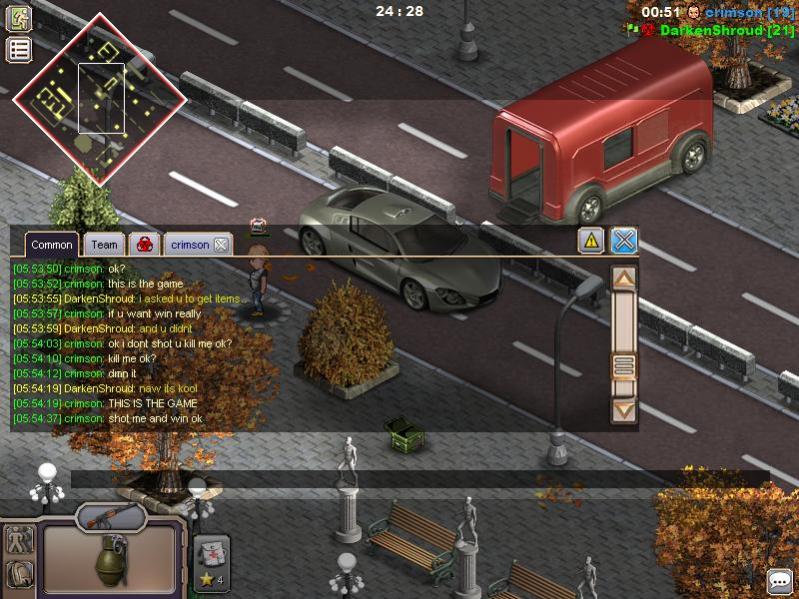Image resolution: width=799 pixels, height=599 pixels.
Task: Toggle the character stance icon
Action: click(19, 541)
